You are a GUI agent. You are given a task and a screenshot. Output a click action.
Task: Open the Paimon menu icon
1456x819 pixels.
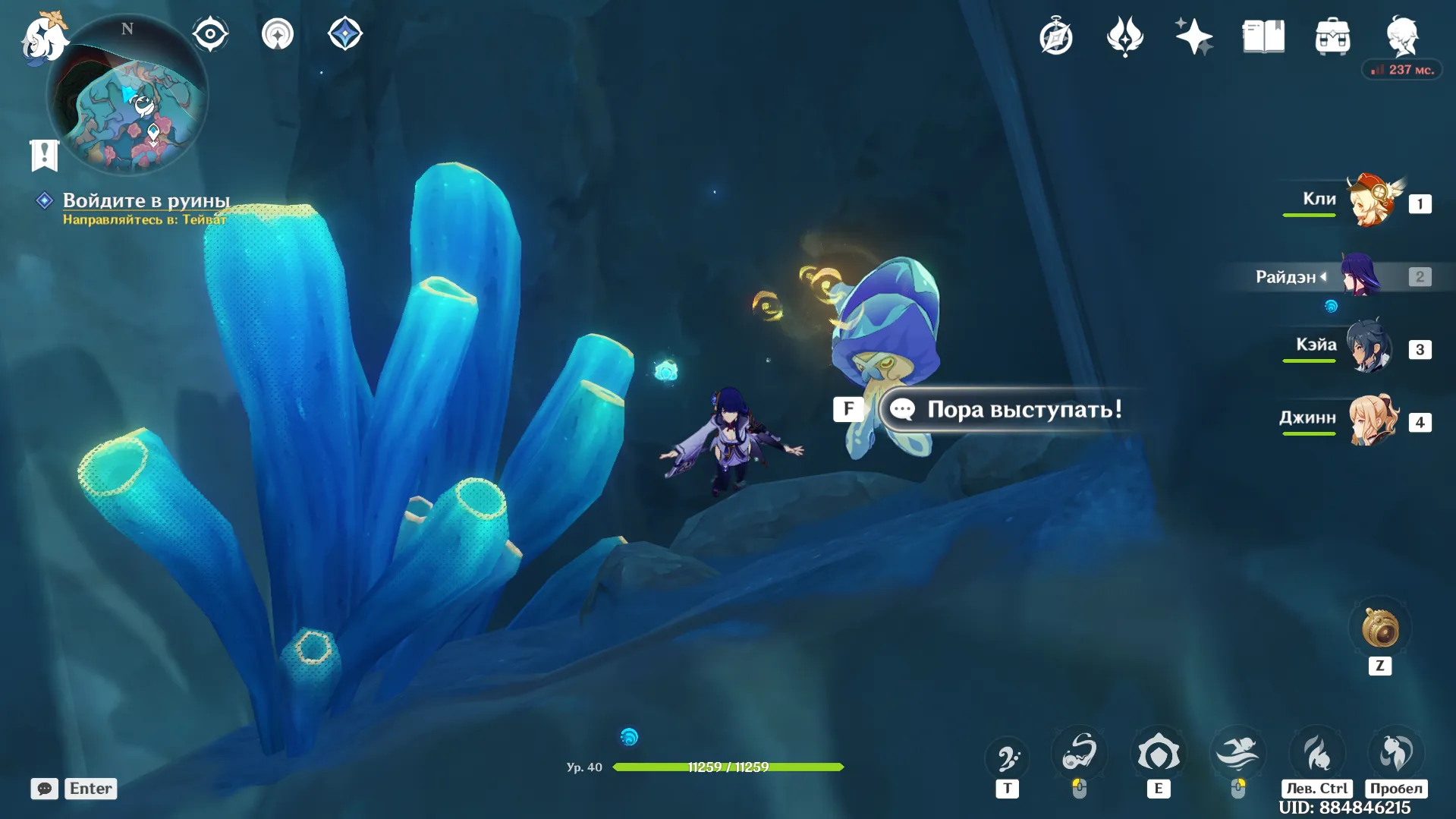pyautogui.click(x=44, y=38)
